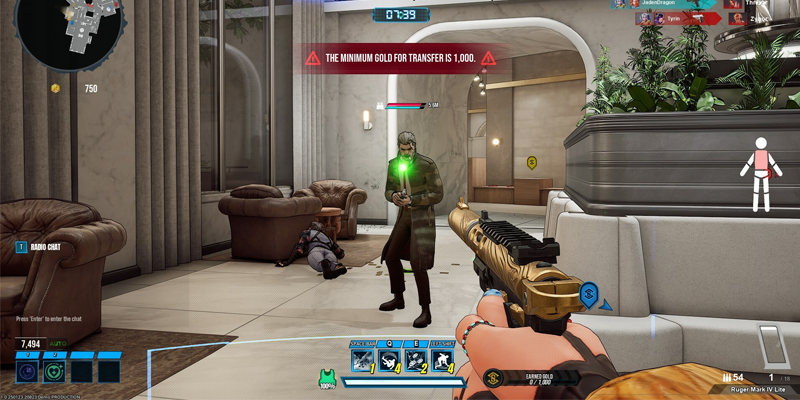800x400 pixels.
Task: Use the Q ability icon
Action: click(x=390, y=360)
